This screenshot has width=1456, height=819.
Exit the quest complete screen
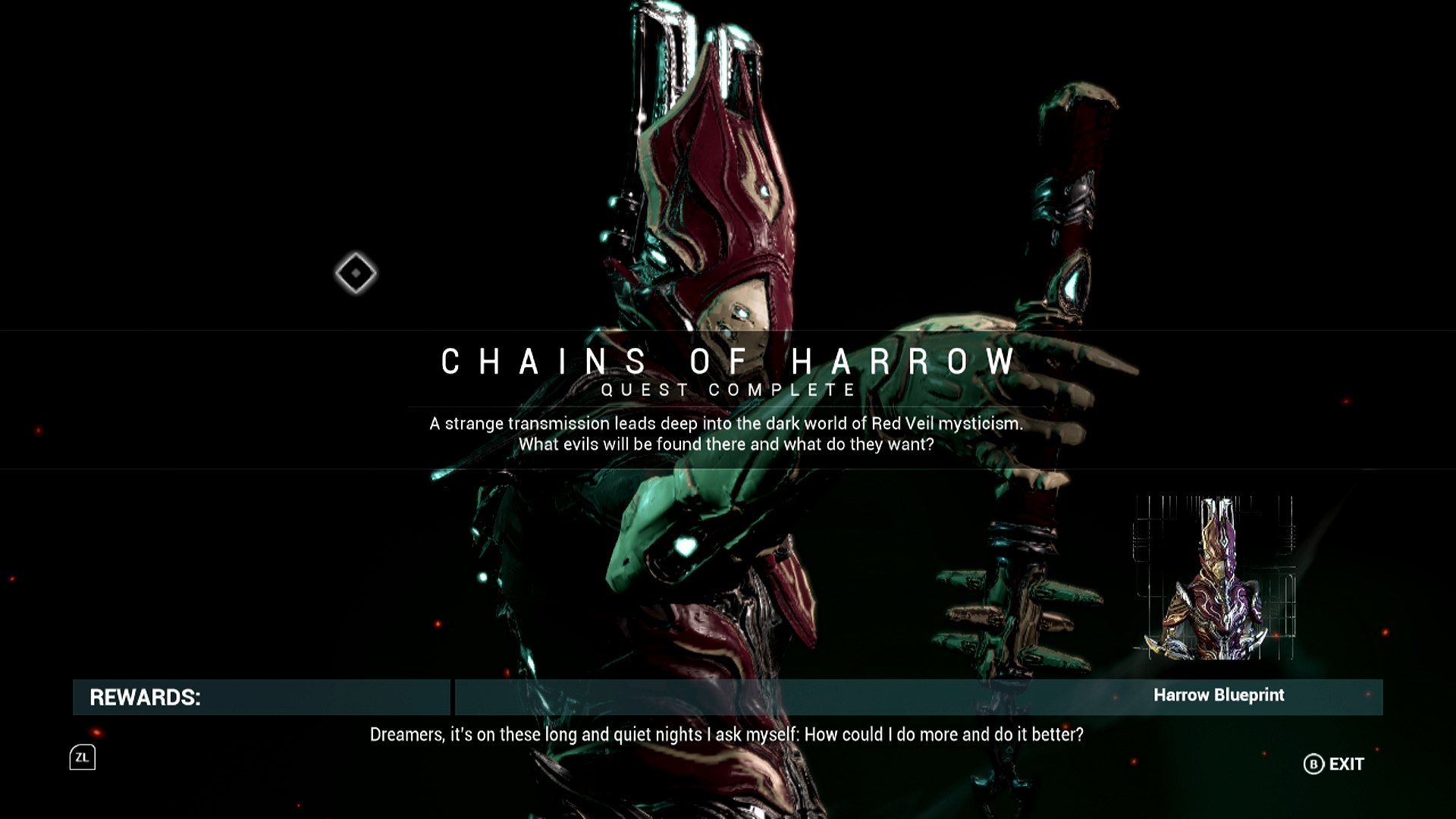coord(1334,764)
